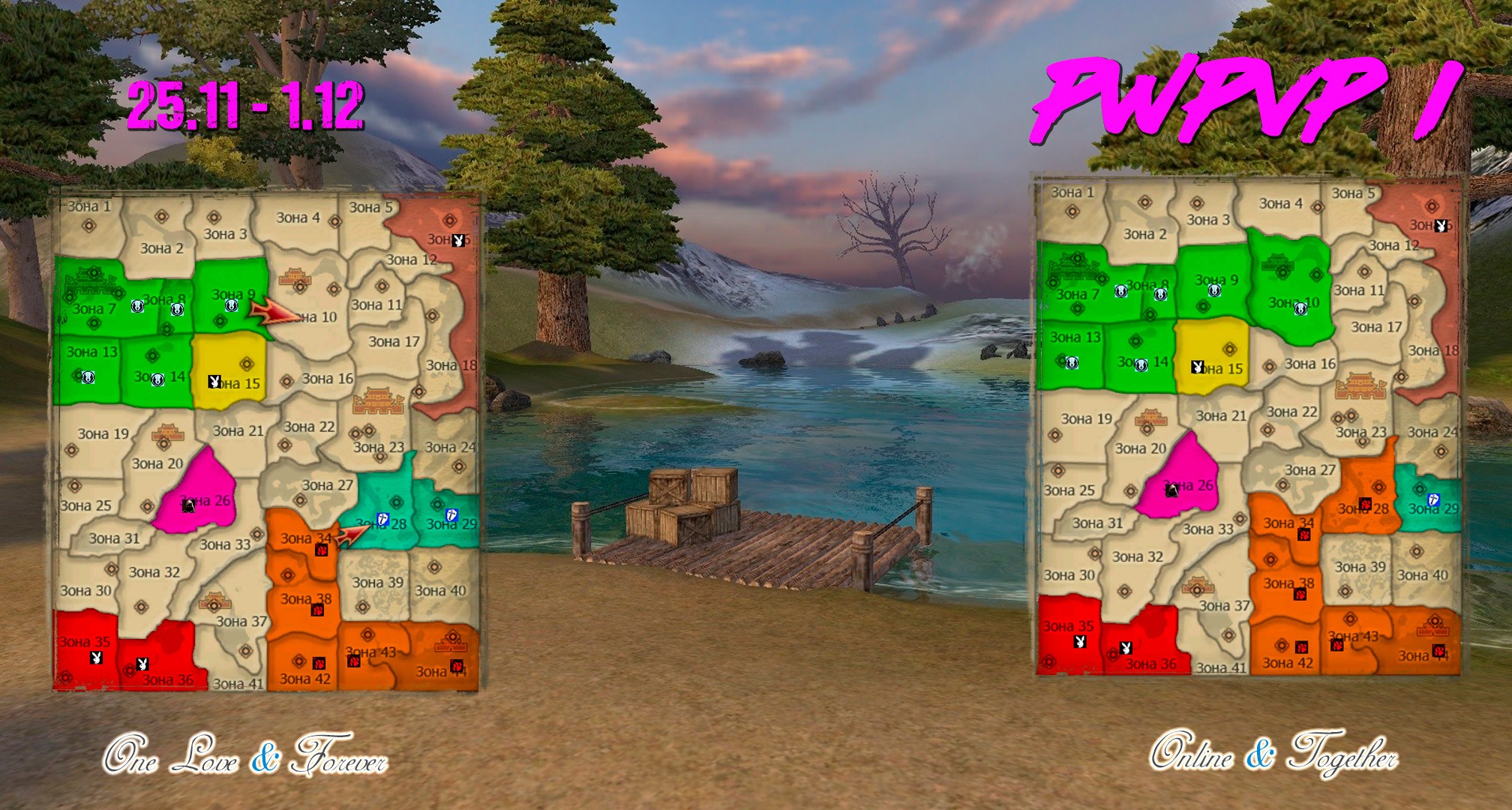Click the red attack arrow pointing at Zone 10

[x=271, y=312]
